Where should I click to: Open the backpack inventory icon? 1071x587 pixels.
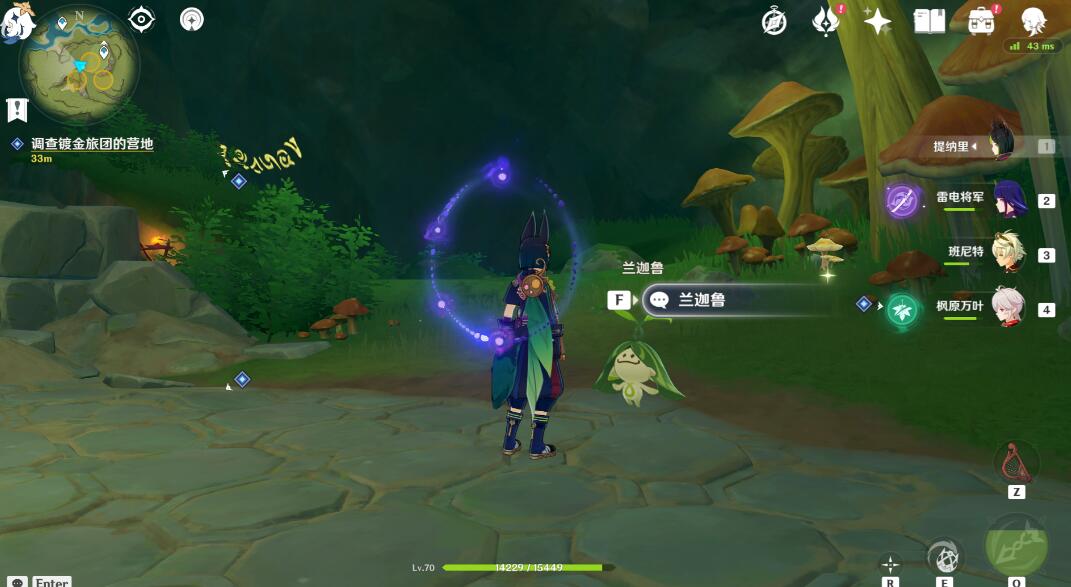click(981, 21)
